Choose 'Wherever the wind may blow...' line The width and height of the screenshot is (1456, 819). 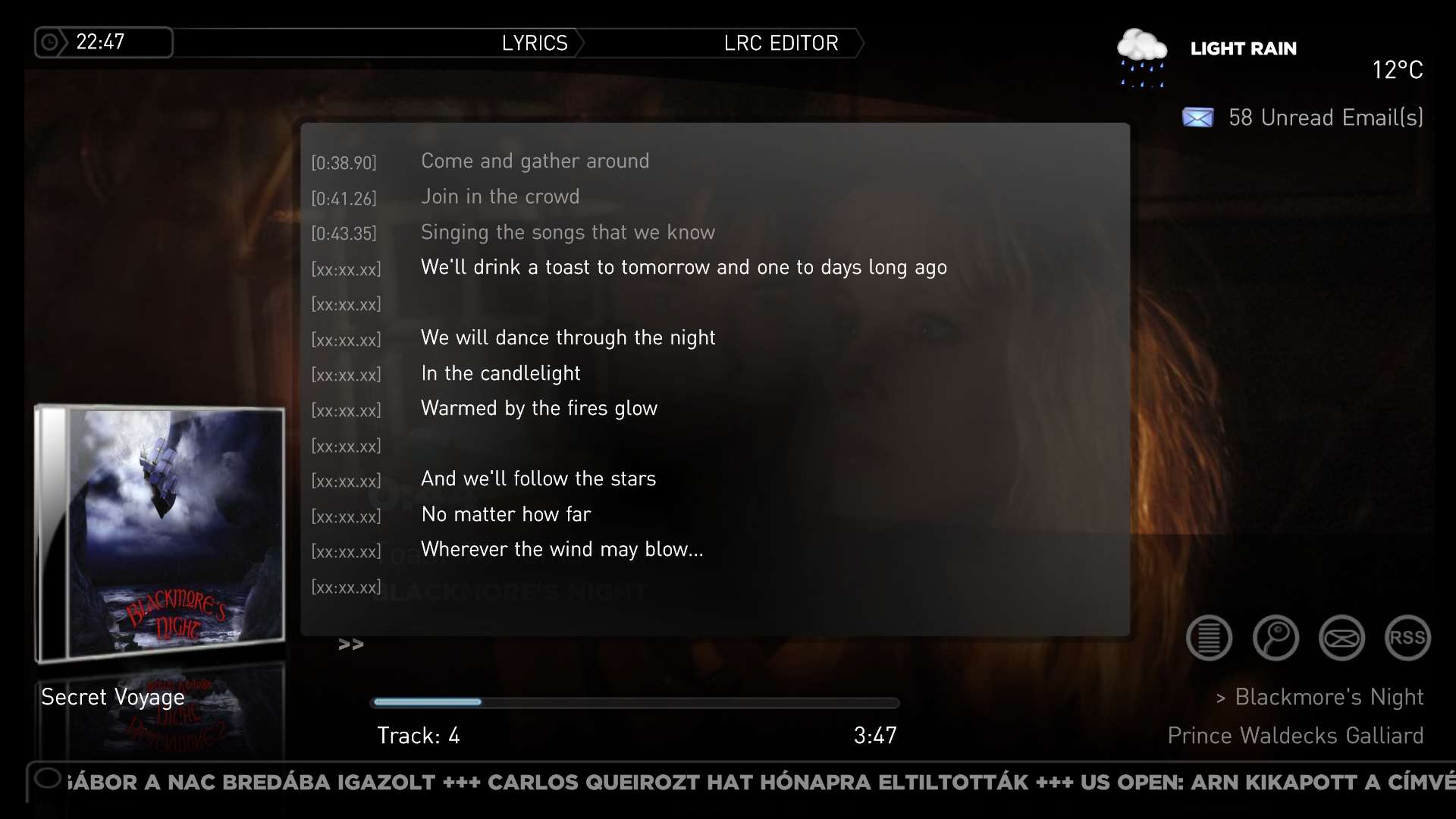(562, 550)
